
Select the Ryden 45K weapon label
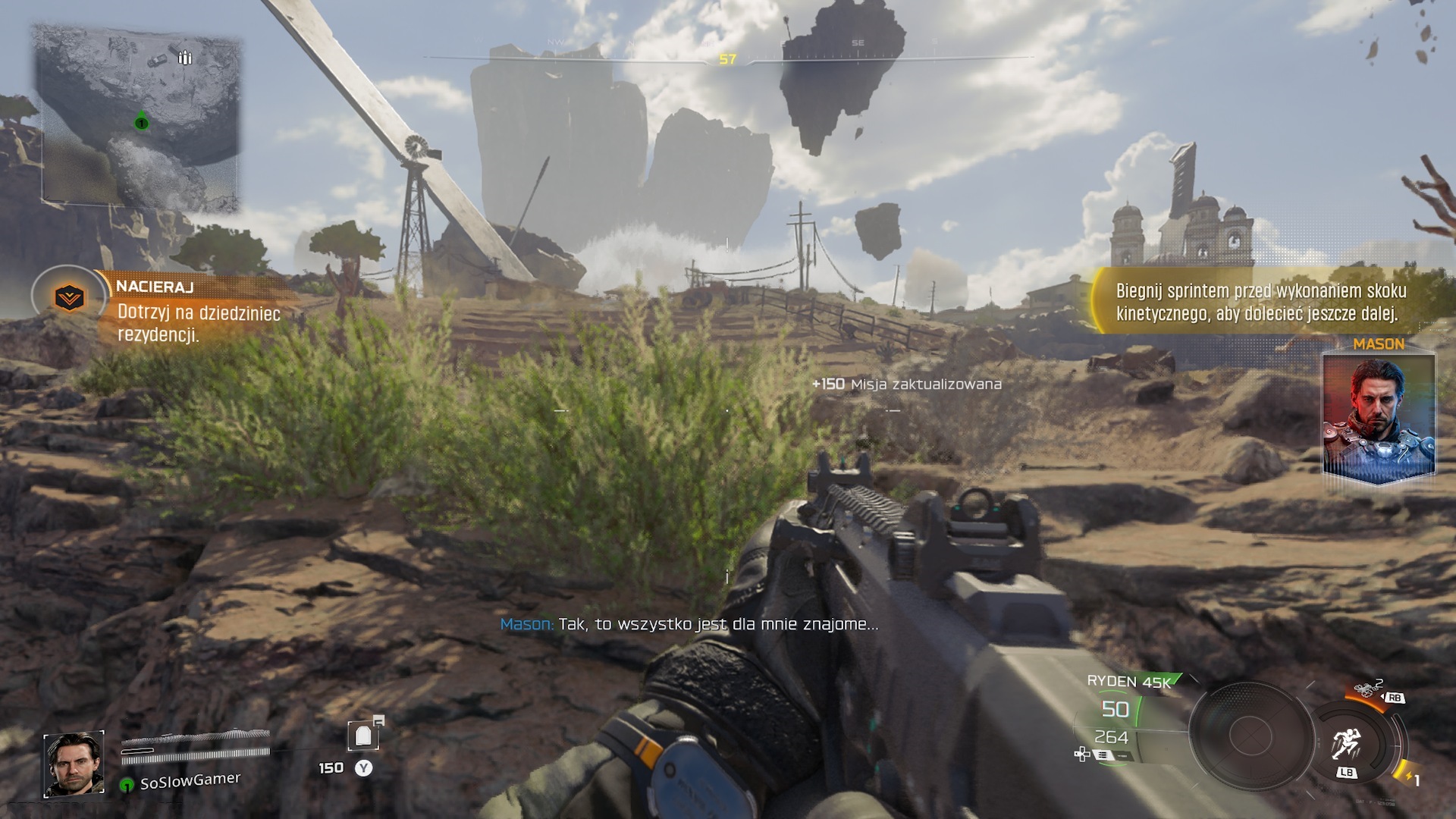[x=1128, y=681]
